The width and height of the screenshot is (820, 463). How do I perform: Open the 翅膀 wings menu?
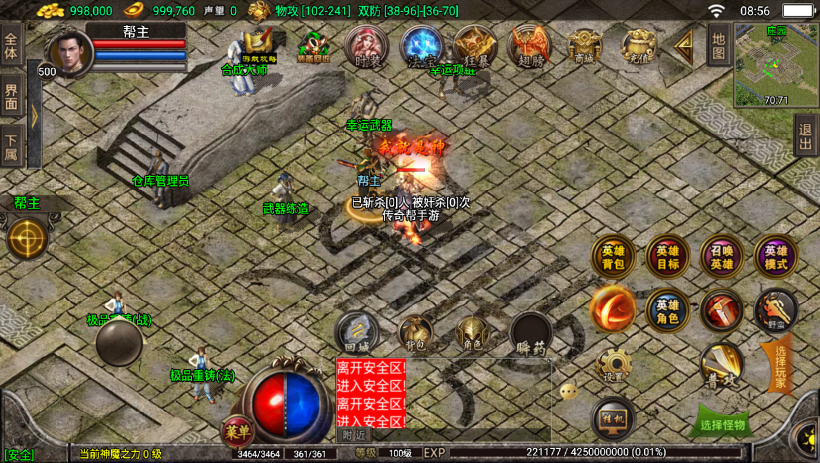click(x=529, y=46)
